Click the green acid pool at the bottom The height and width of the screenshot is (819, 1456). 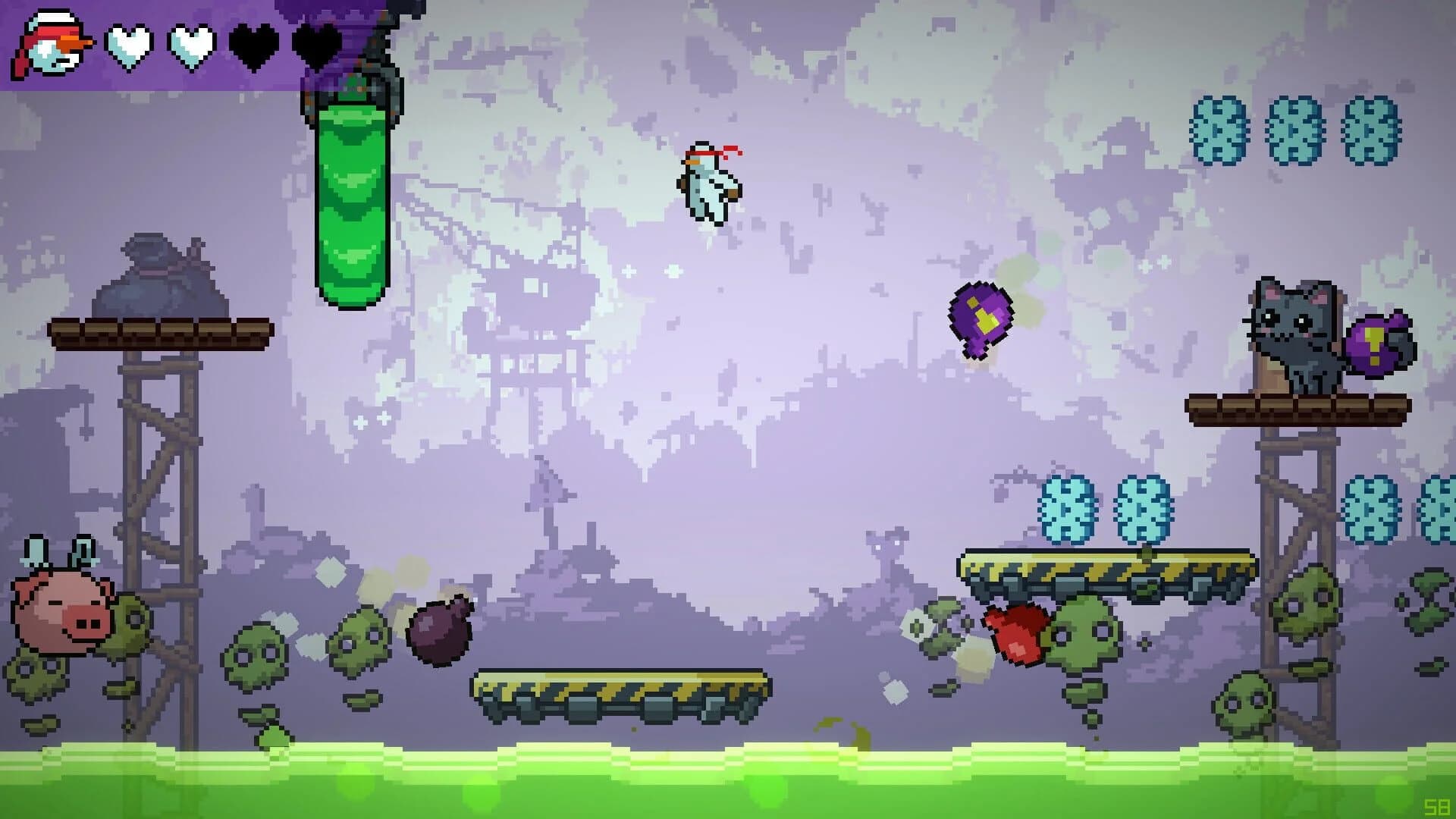click(728, 781)
